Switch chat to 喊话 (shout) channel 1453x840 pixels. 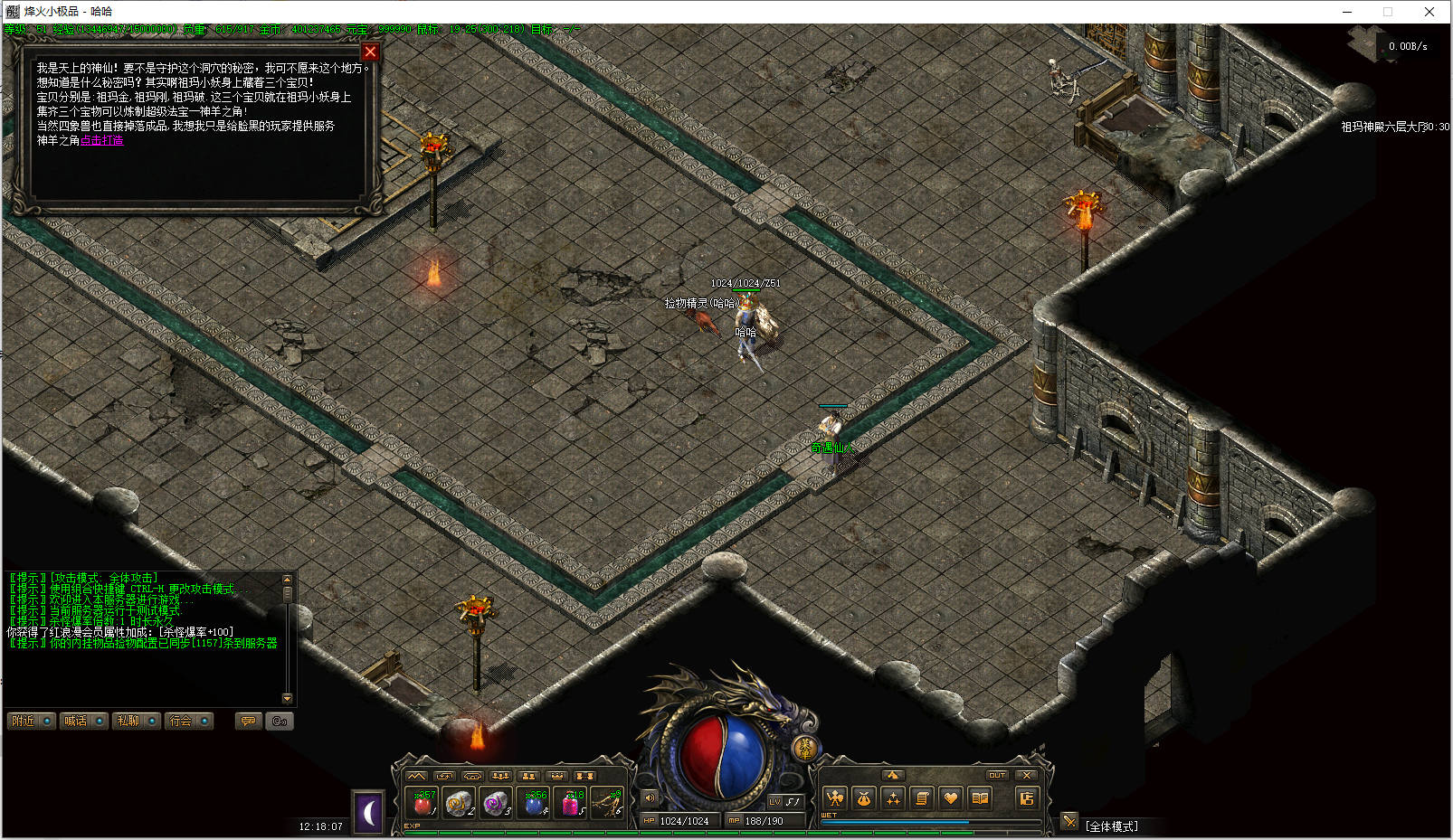coord(83,721)
